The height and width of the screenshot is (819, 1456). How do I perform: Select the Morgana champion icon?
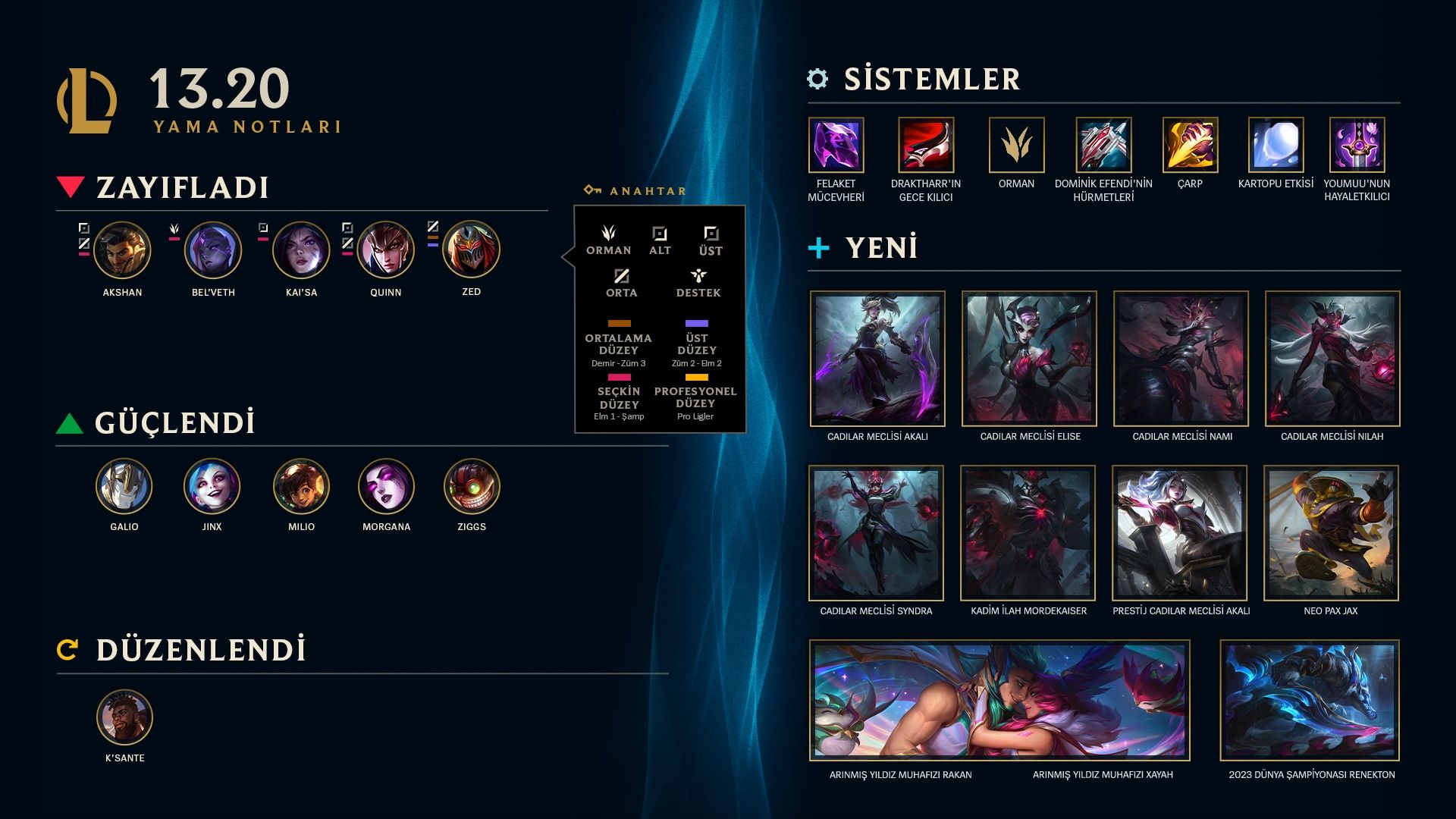386,487
